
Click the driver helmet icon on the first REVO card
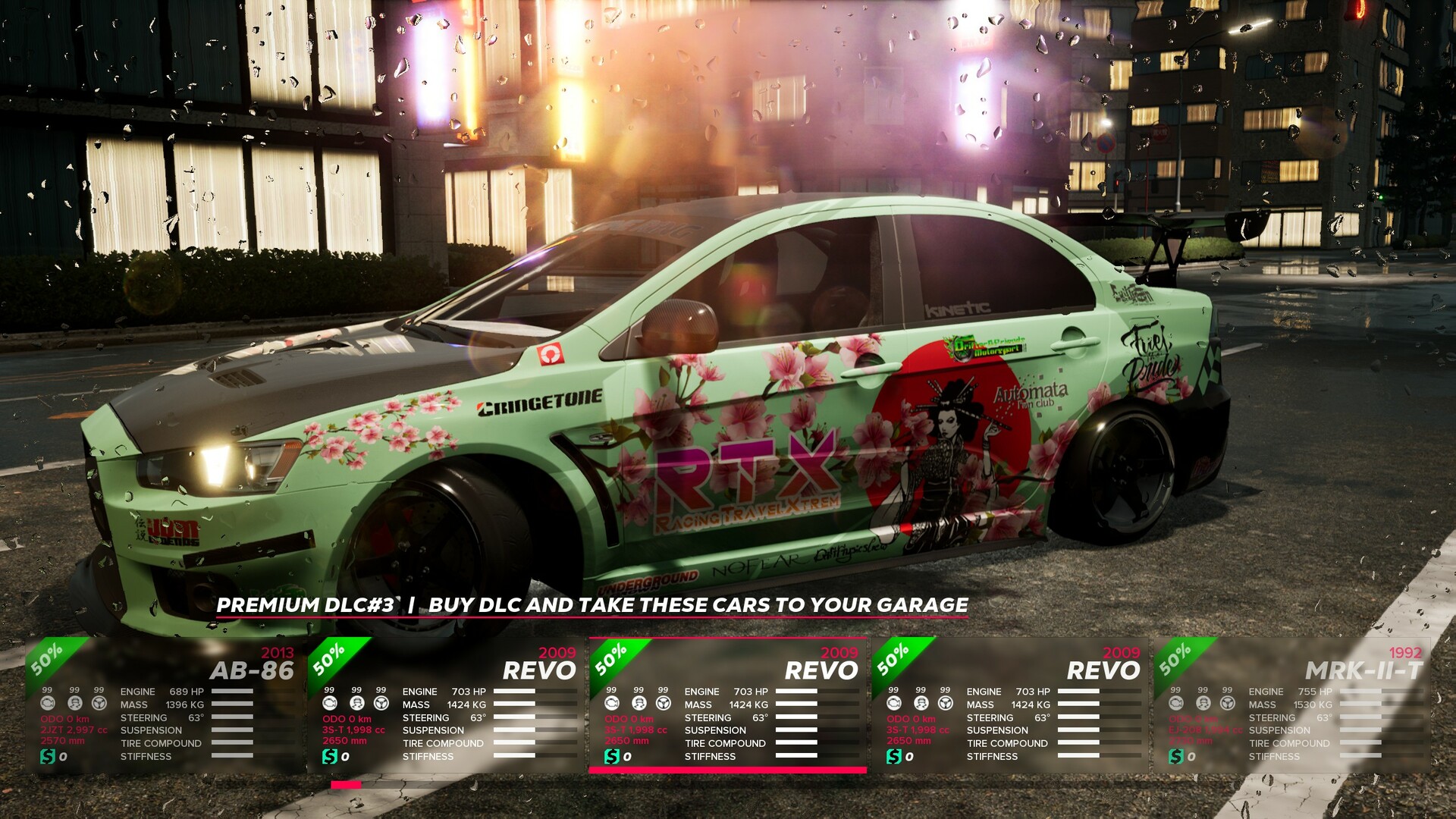[x=357, y=704]
